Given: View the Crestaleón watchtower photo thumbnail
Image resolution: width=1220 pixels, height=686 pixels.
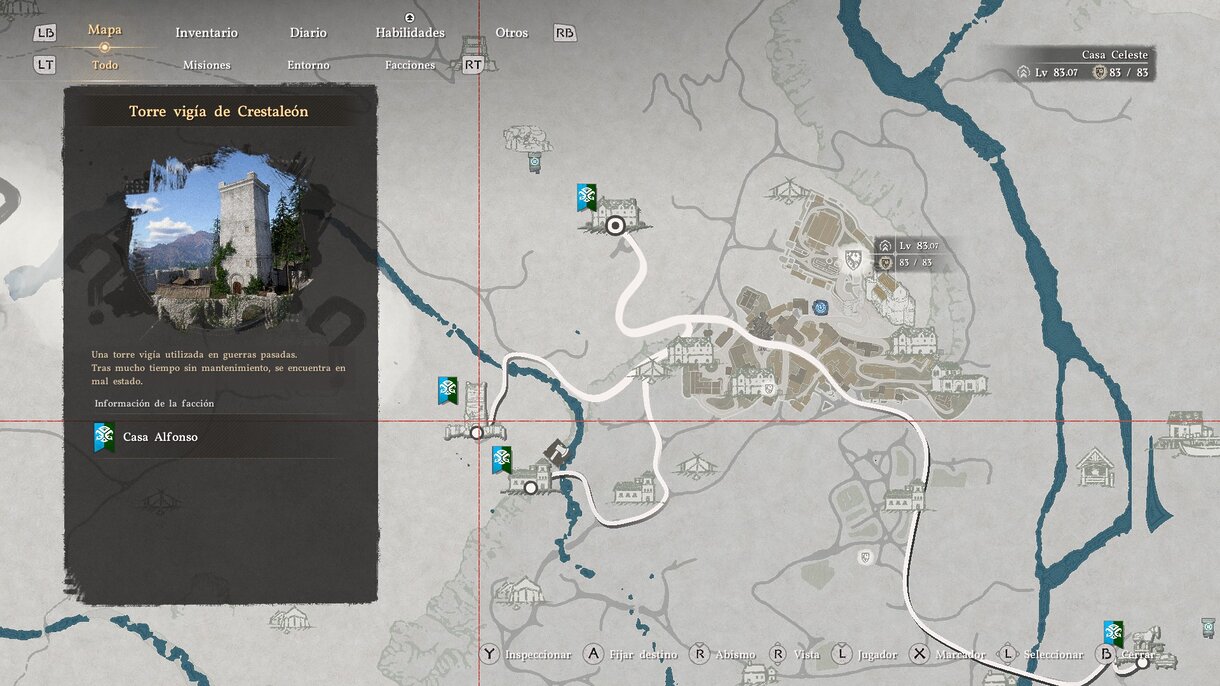Looking at the screenshot, I should click(x=217, y=239).
